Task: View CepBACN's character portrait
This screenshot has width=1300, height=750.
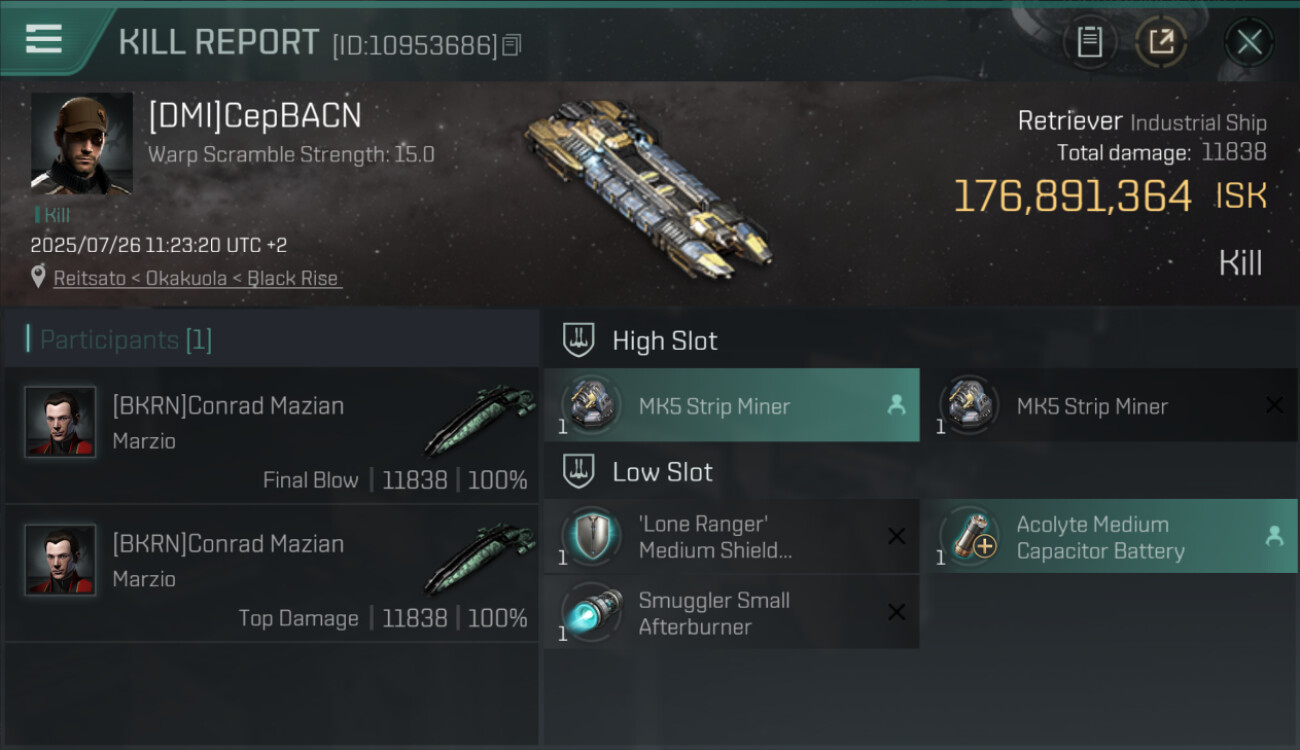Action: (81, 144)
